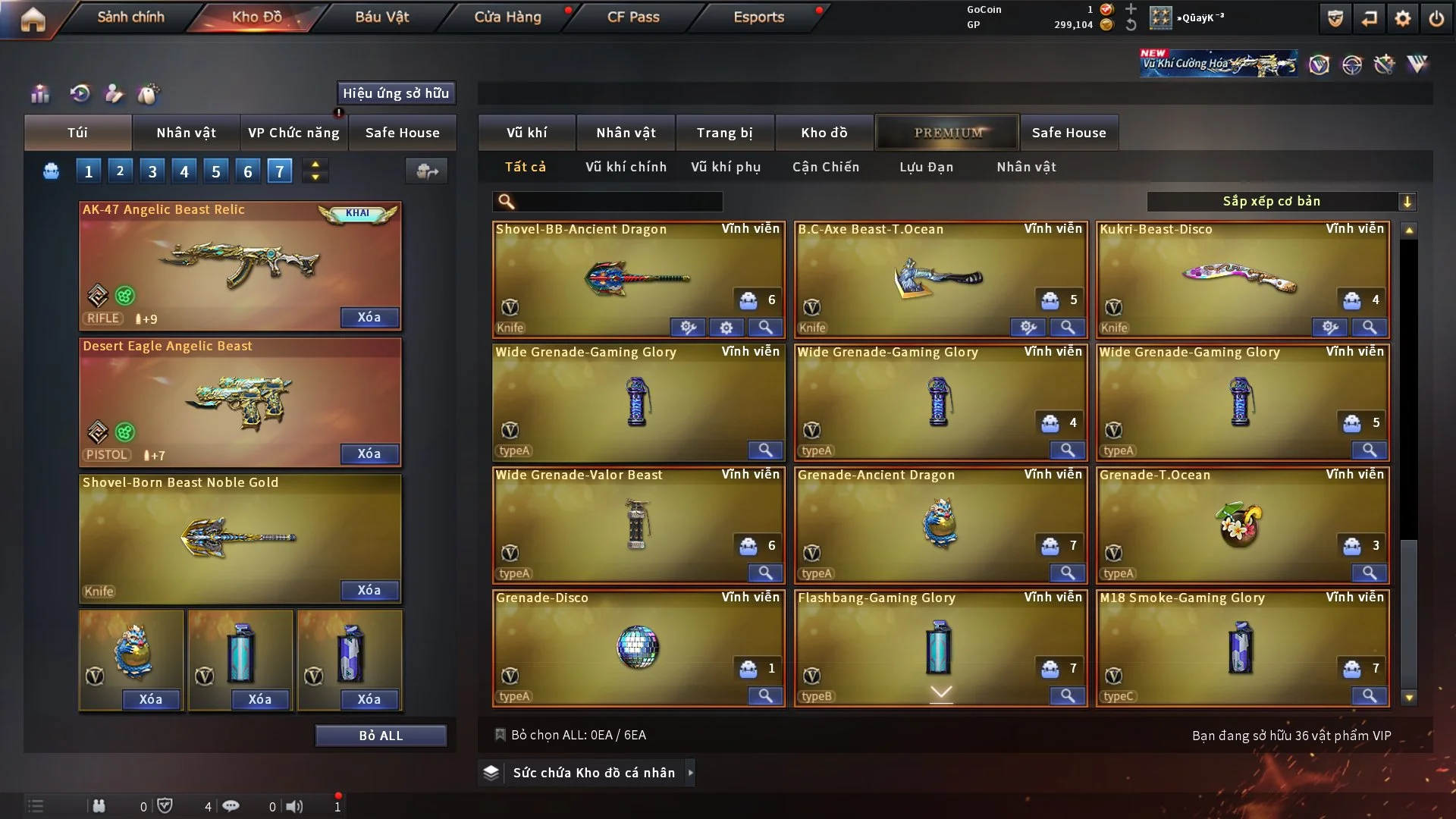1456x819 pixels.
Task: Open the Báu Vật menu
Action: (x=381, y=17)
